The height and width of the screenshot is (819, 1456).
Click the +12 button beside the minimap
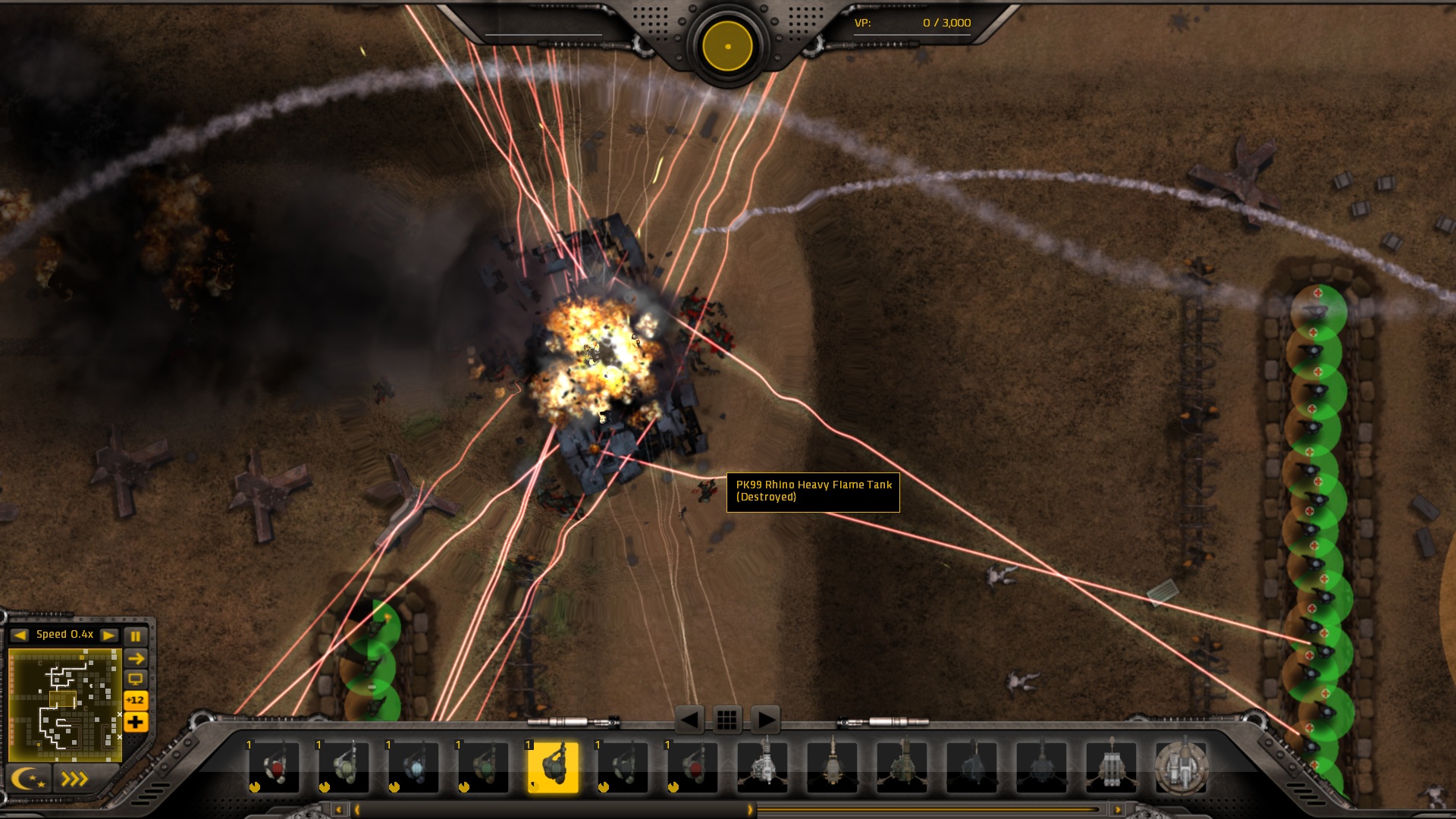tap(136, 700)
